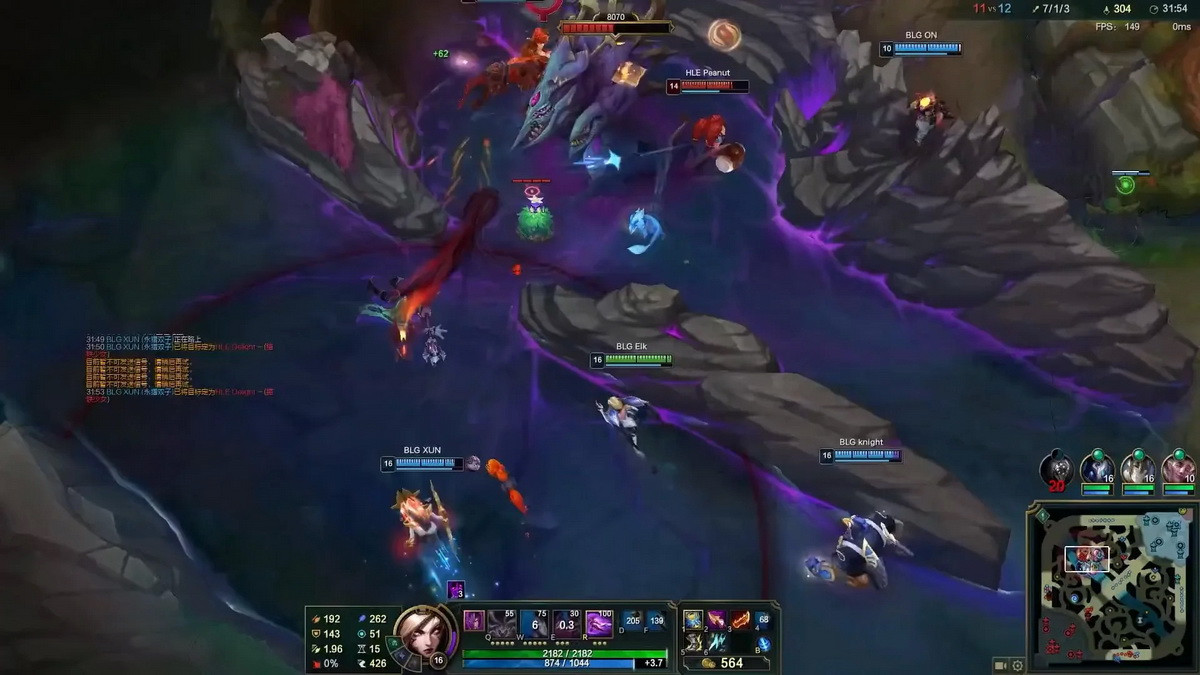
Task: Use the item in inventory slot 1
Action: tap(694, 620)
